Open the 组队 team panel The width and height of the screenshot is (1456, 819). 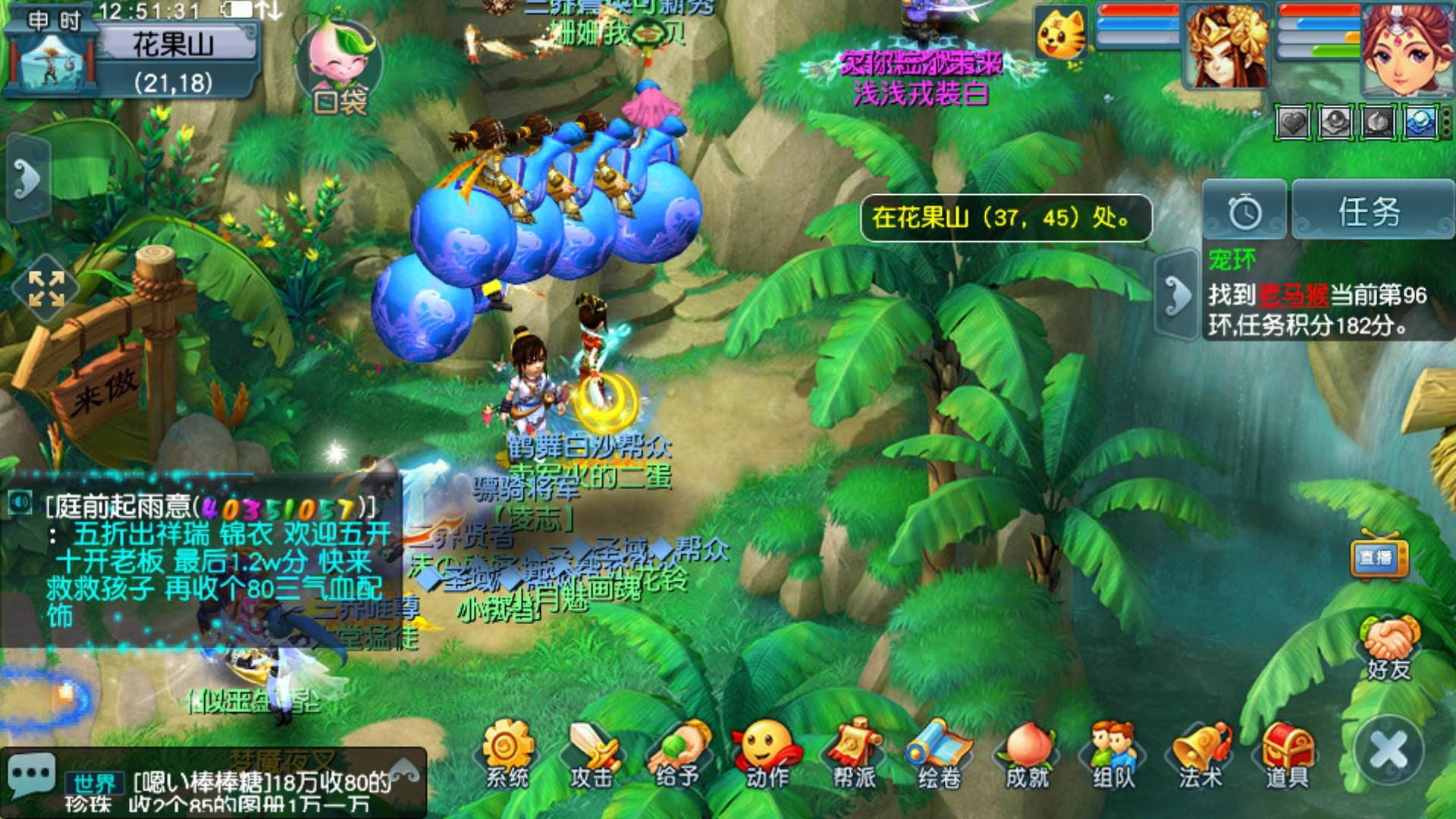pos(1113,755)
